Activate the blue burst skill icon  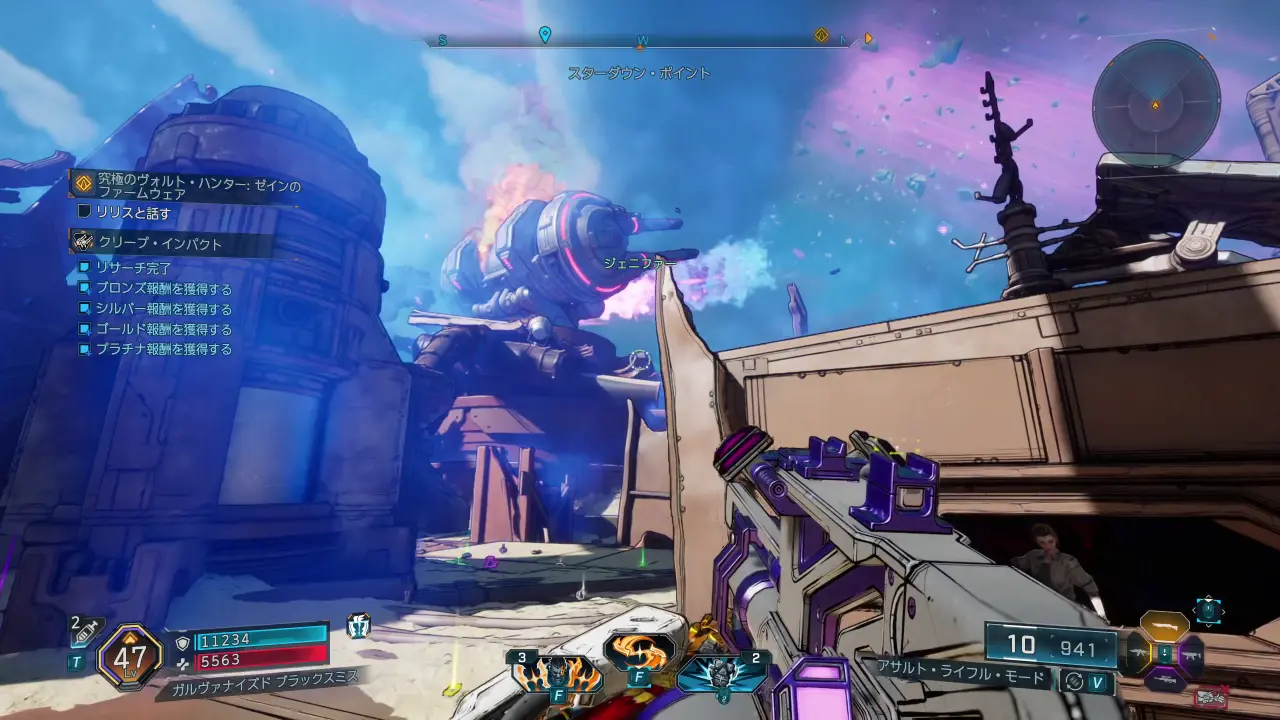coord(722,672)
